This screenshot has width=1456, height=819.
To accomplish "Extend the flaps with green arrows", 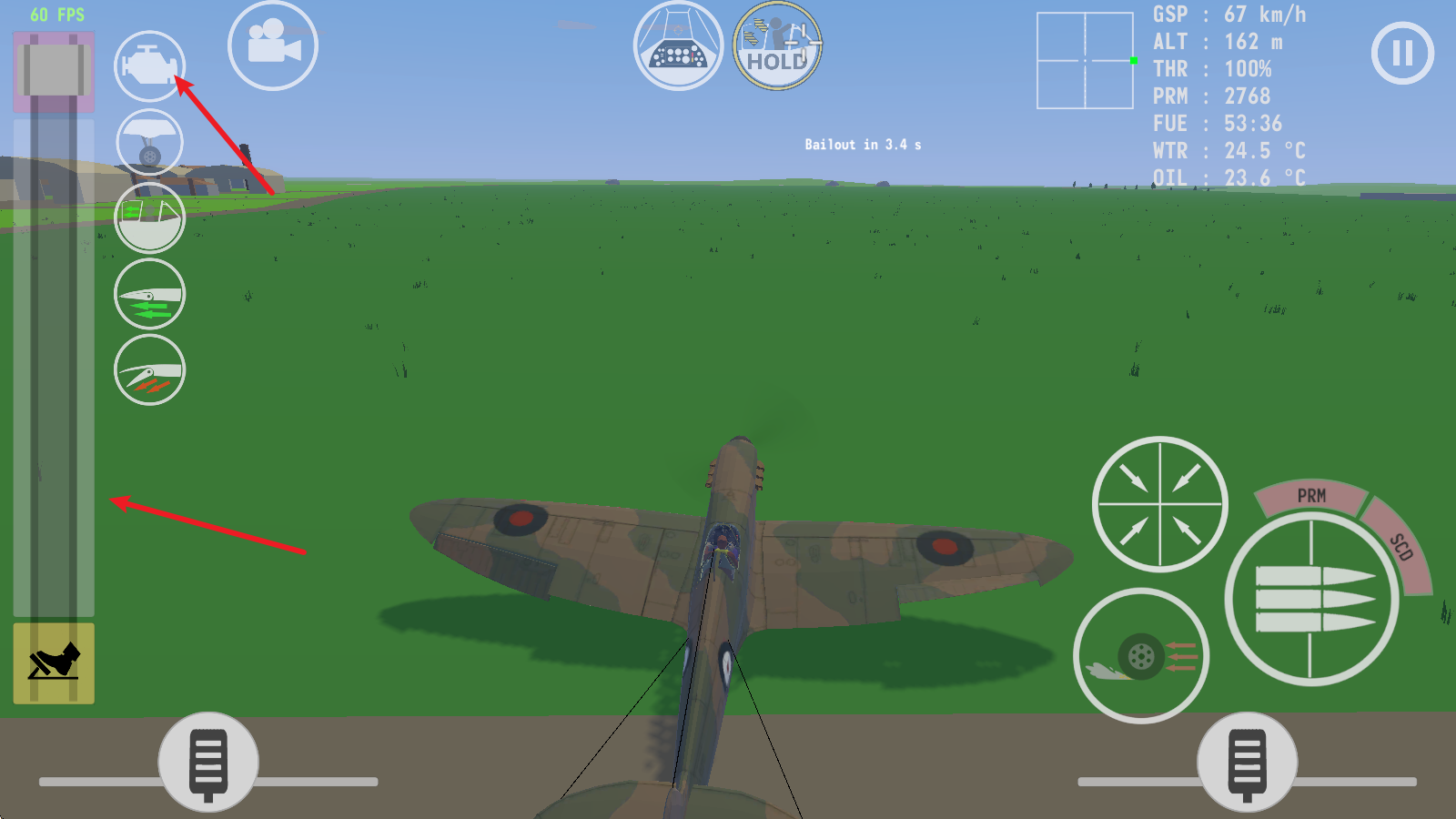I will pos(150,293).
